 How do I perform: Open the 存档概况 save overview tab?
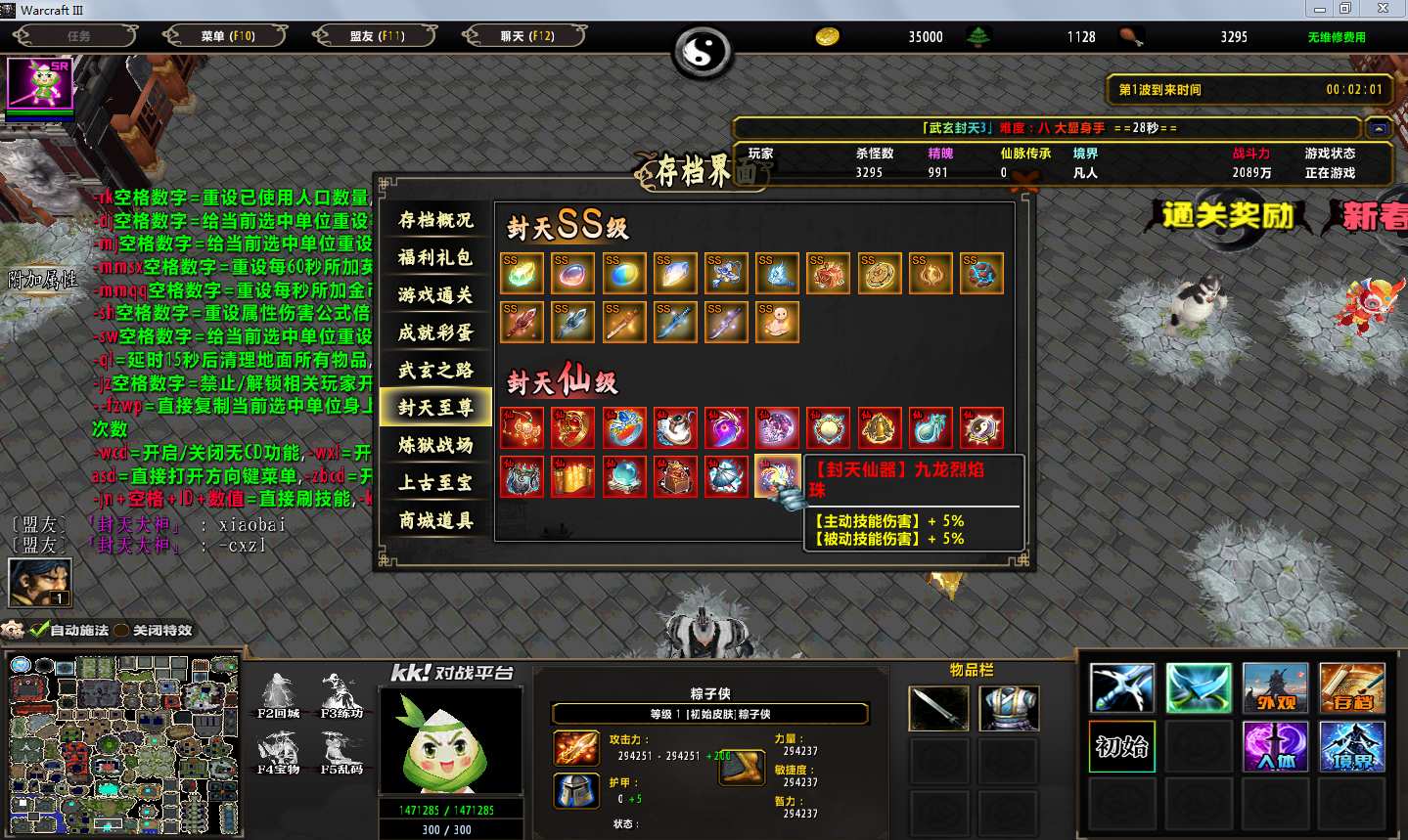[434, 220]
